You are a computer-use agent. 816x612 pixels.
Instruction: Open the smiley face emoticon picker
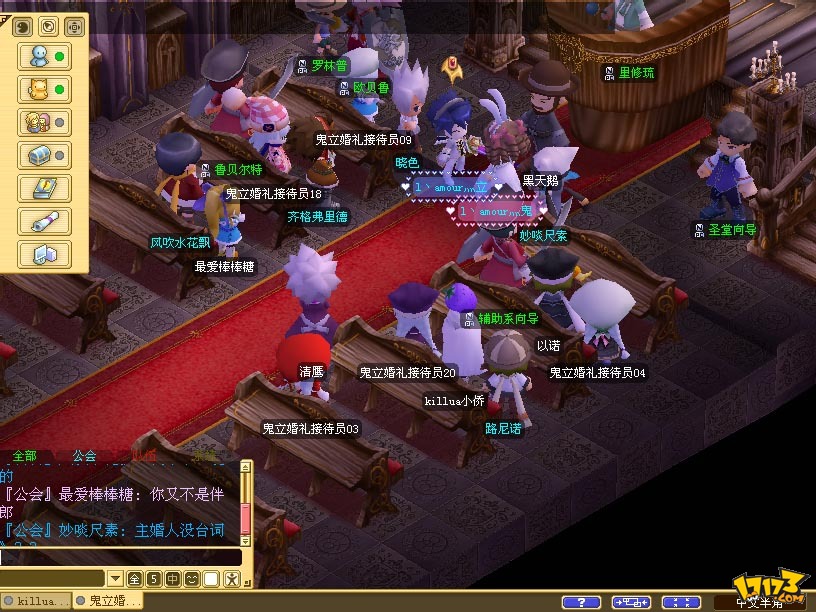[191, 579]
